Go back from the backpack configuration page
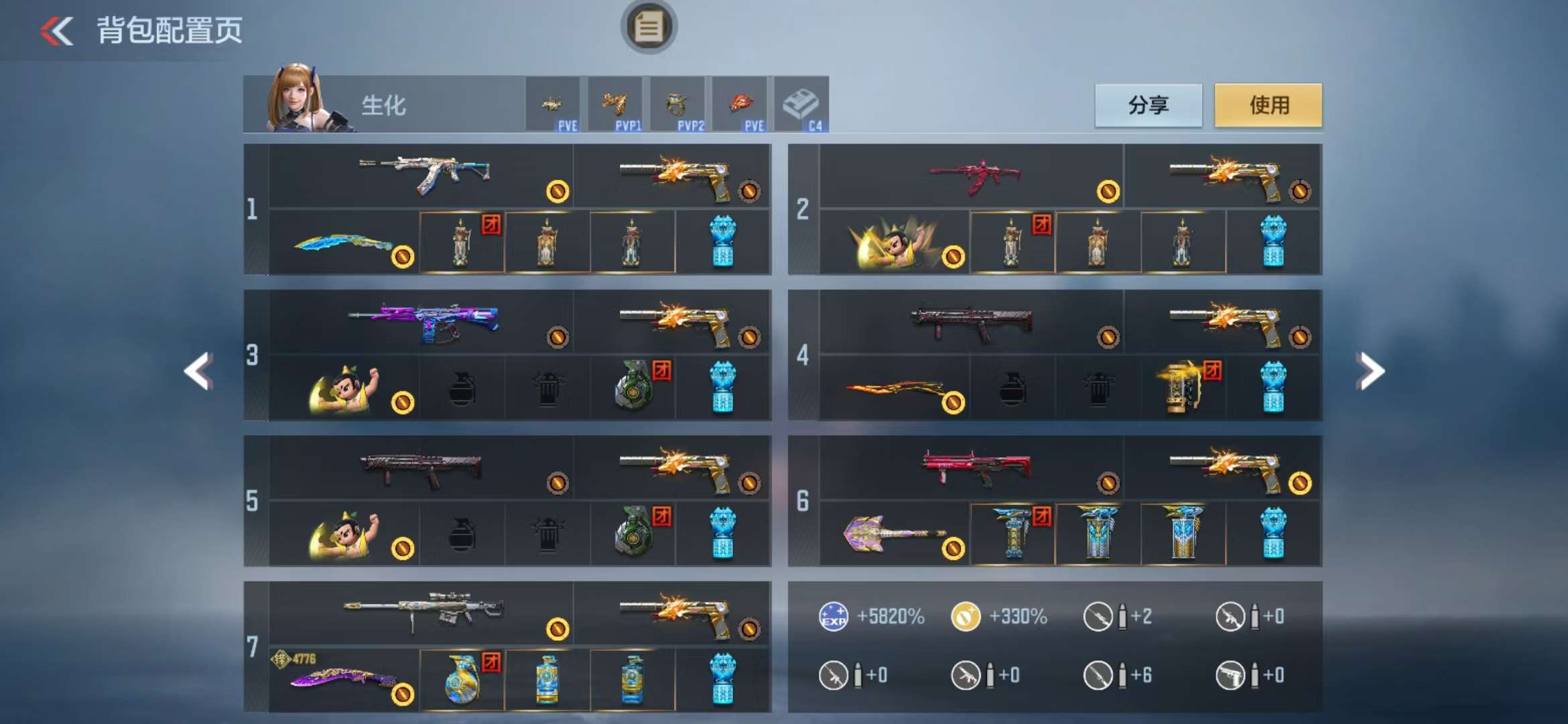1568x724 pixels. 58,31
